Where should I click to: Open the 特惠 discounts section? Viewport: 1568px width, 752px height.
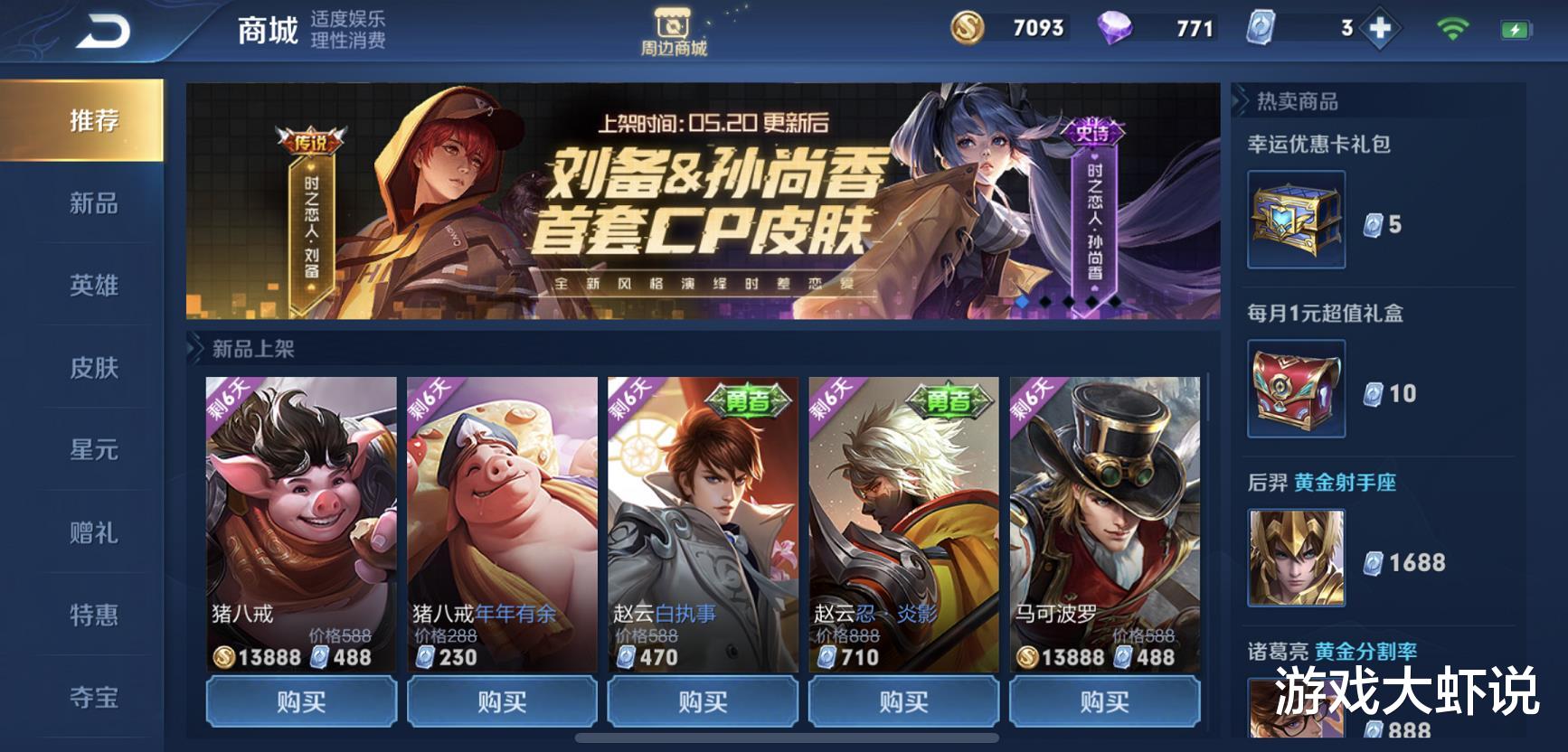point(93,614)
